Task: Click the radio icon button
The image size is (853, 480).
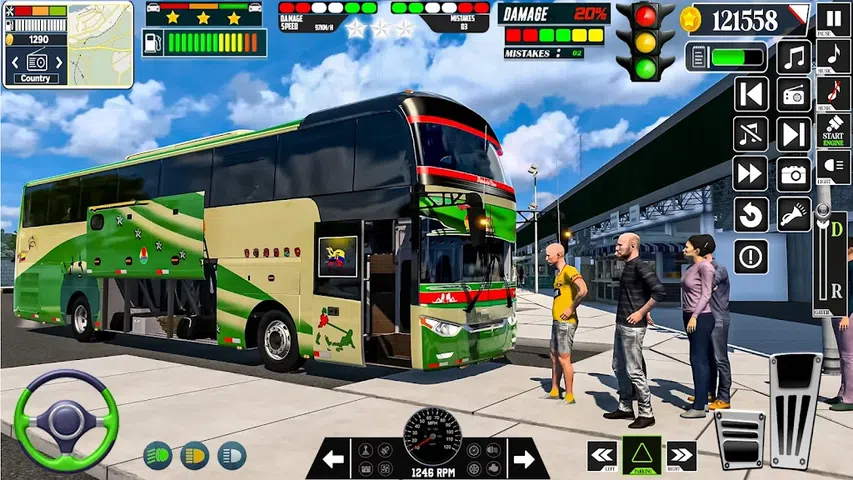Action: tap(794, 95)
